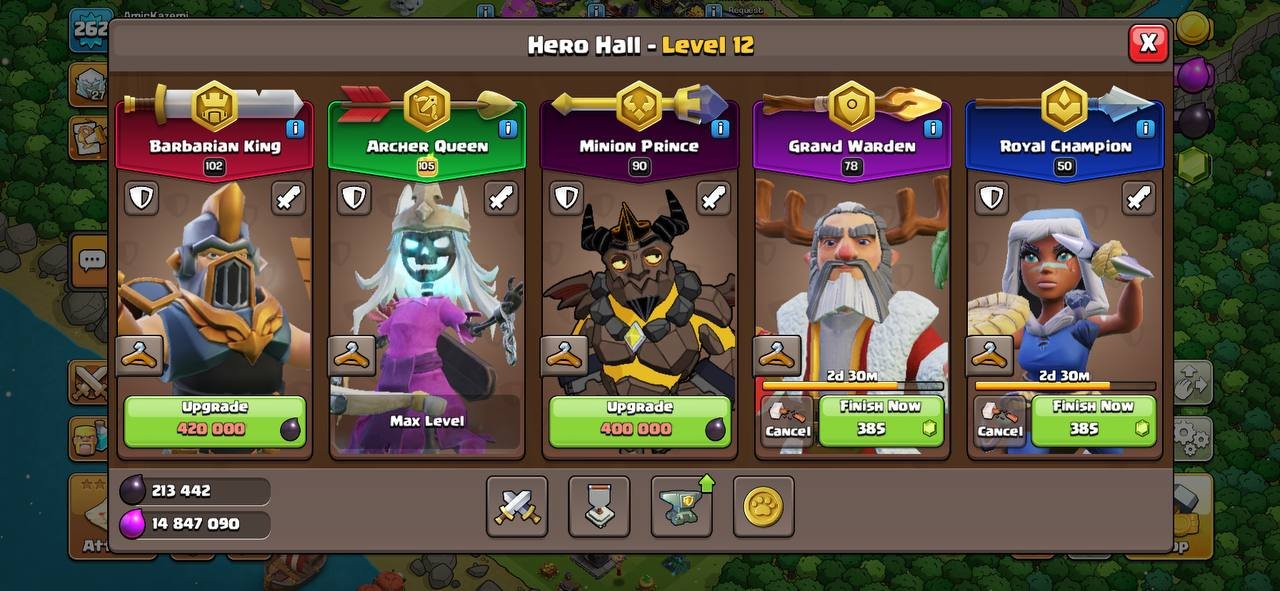Cancel the Grand Warden upgrade

click(x=787, y=421)
